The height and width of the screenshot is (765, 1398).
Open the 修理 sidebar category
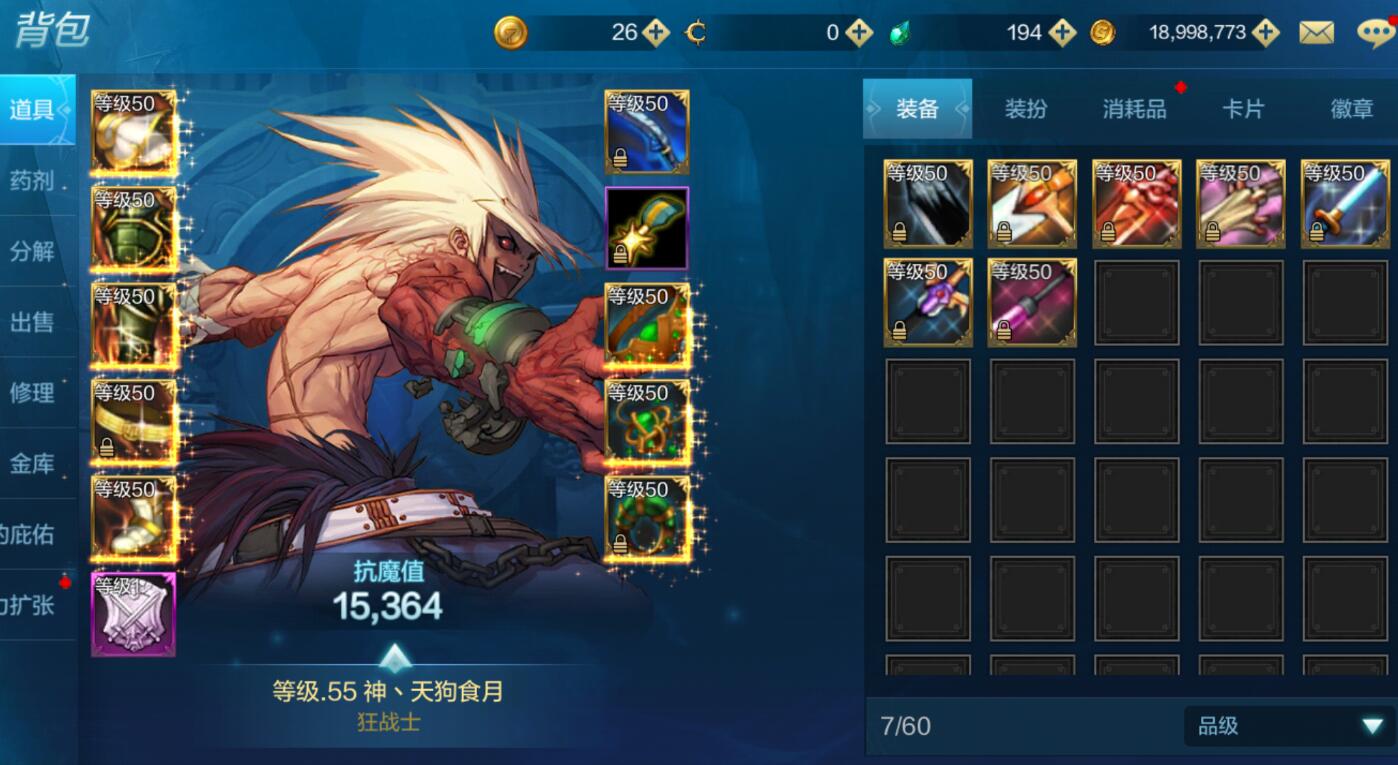click(x=32, y=393)
